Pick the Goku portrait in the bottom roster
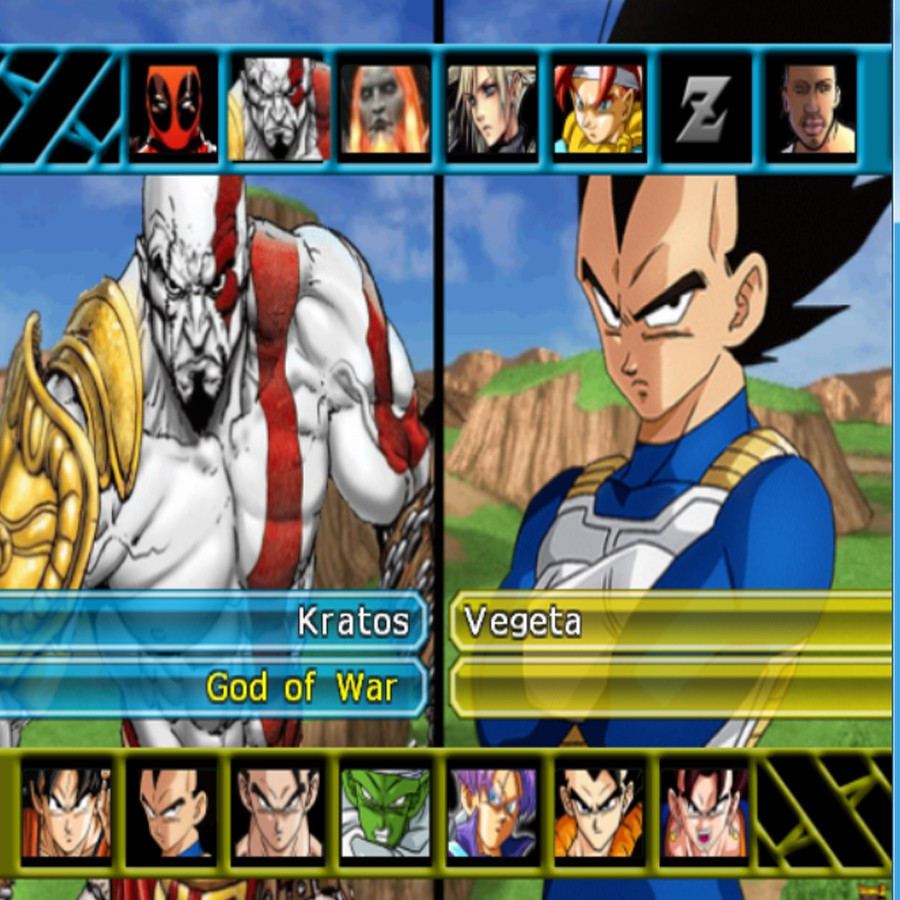Image resolution: width=900 pixels, height=900 pixels. point(66,812)
